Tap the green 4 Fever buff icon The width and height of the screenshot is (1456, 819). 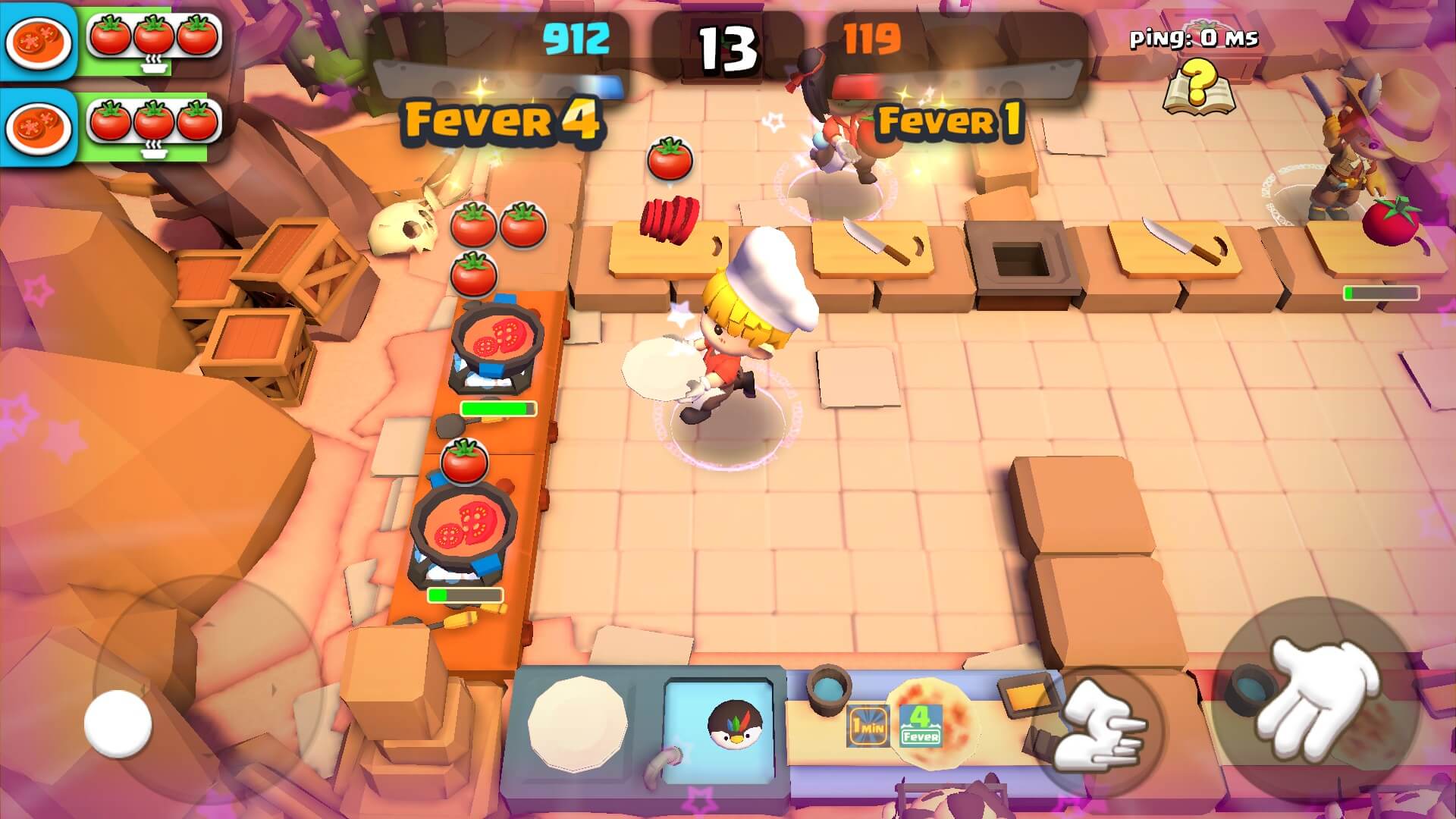click(922, 724)
